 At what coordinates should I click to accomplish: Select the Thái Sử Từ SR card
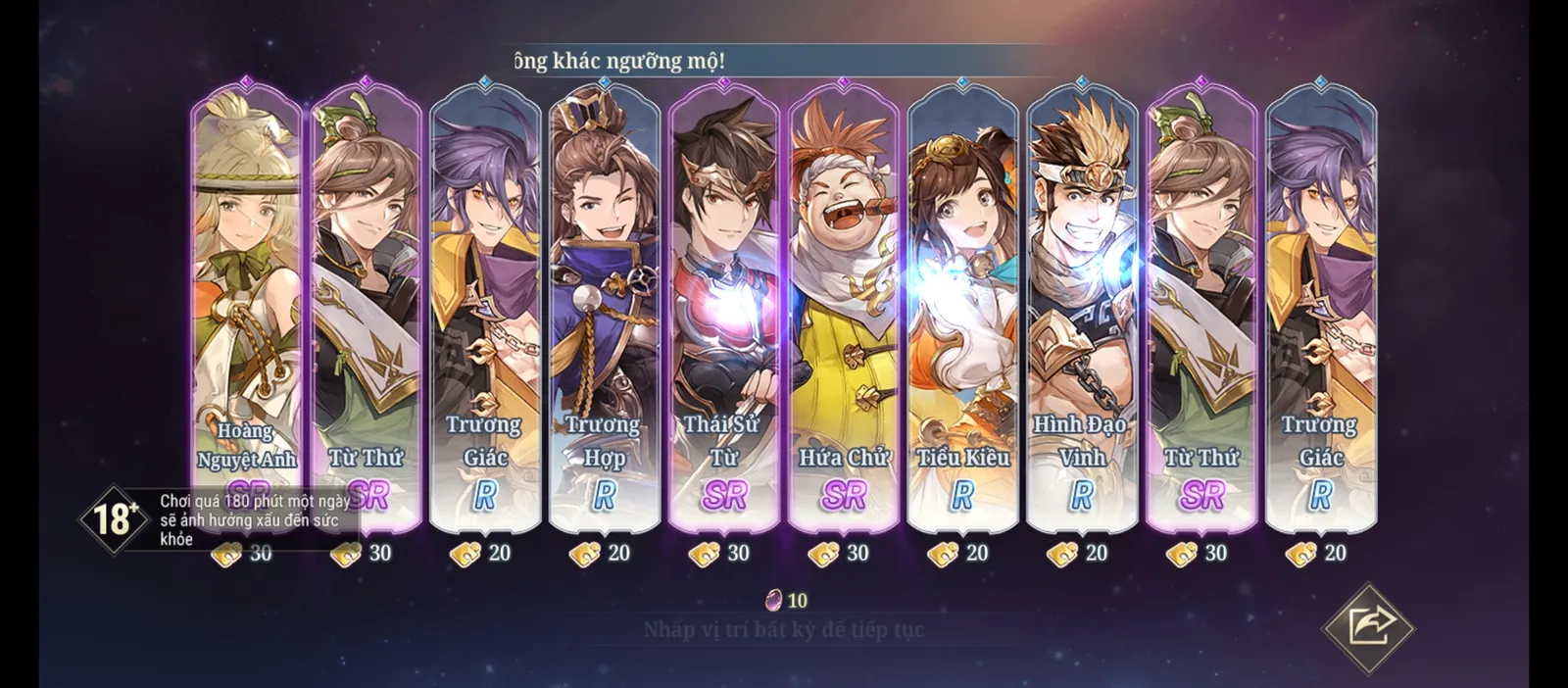[723, 304]
